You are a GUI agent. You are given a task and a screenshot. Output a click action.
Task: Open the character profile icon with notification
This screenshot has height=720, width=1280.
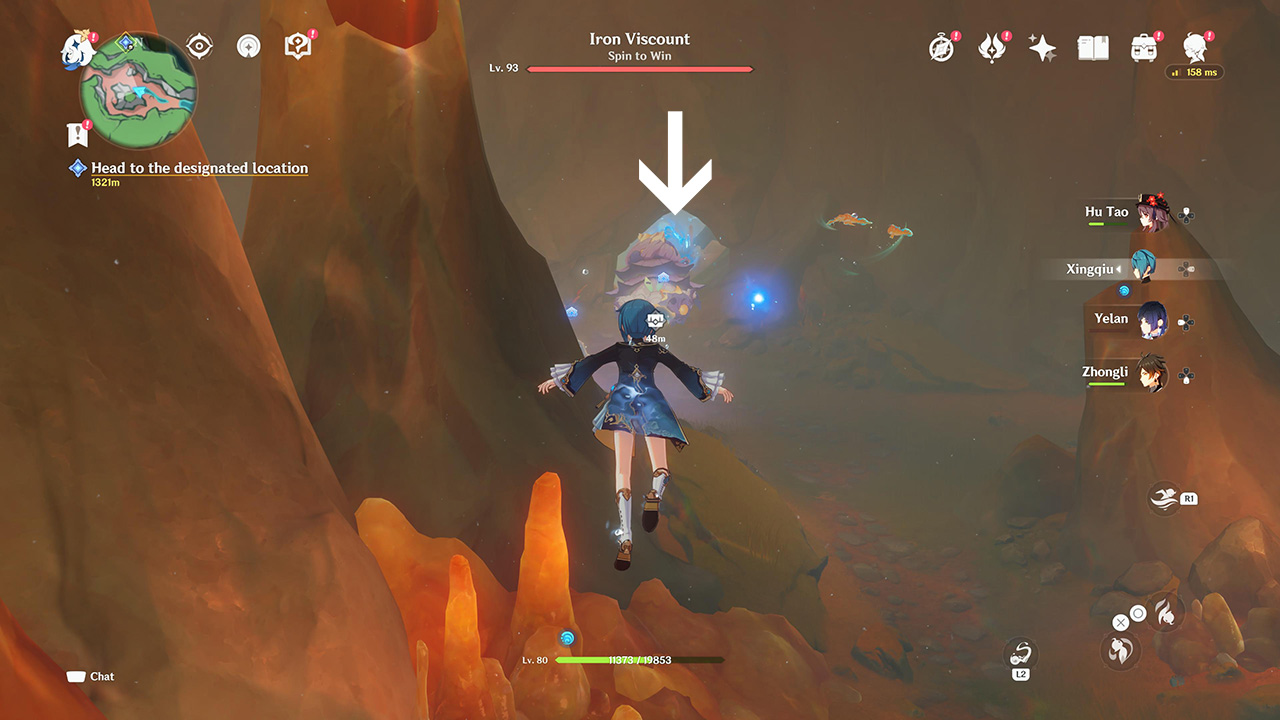(x=1196, y=46)
